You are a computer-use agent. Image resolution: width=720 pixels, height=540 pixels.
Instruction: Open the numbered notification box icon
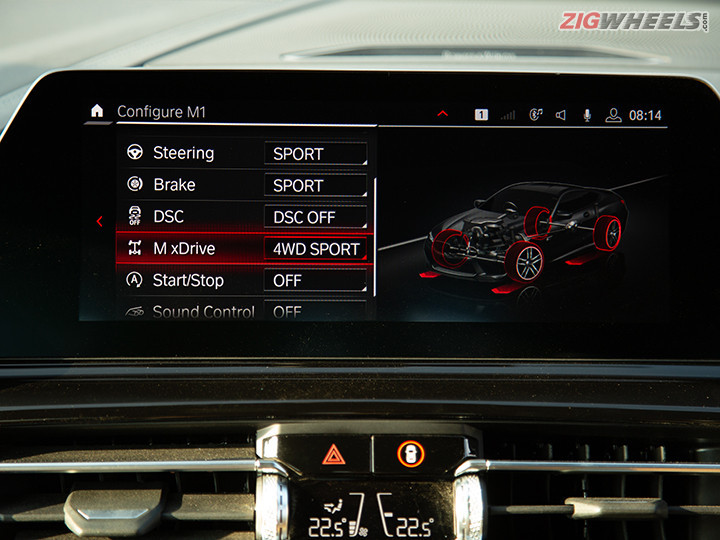481,115
